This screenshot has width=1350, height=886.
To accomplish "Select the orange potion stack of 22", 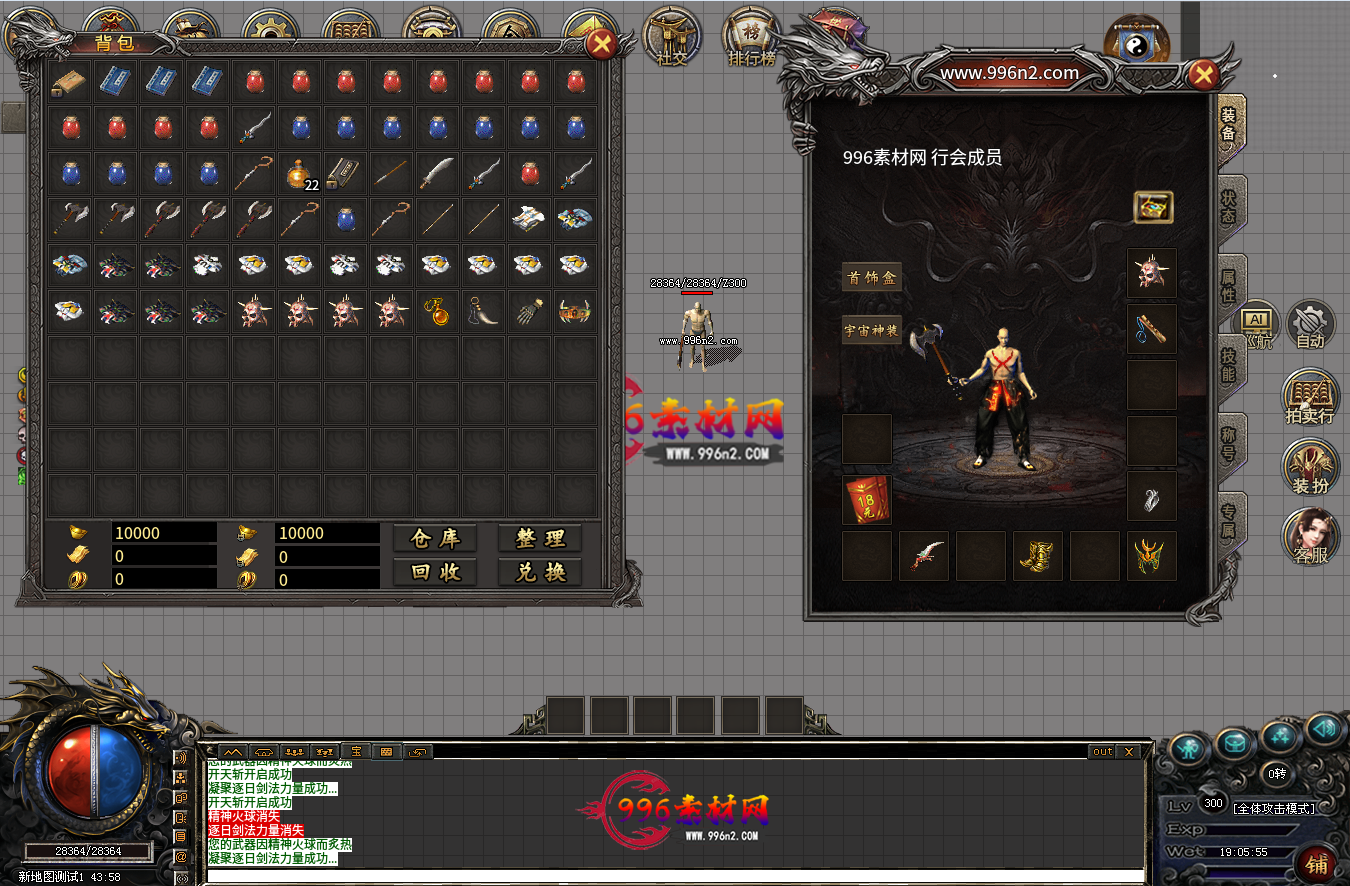I will point(301,174).
